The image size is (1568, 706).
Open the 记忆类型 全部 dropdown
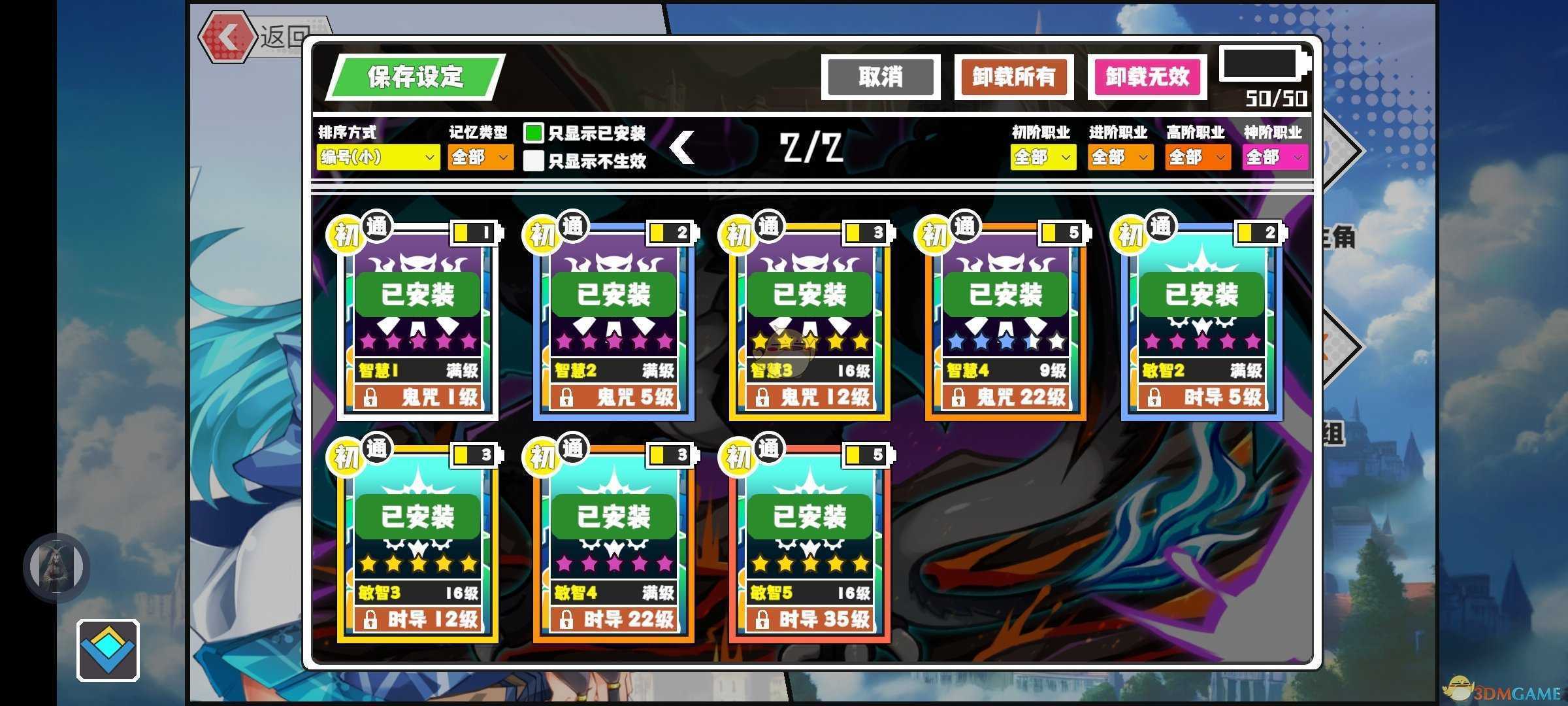[480, 157]
